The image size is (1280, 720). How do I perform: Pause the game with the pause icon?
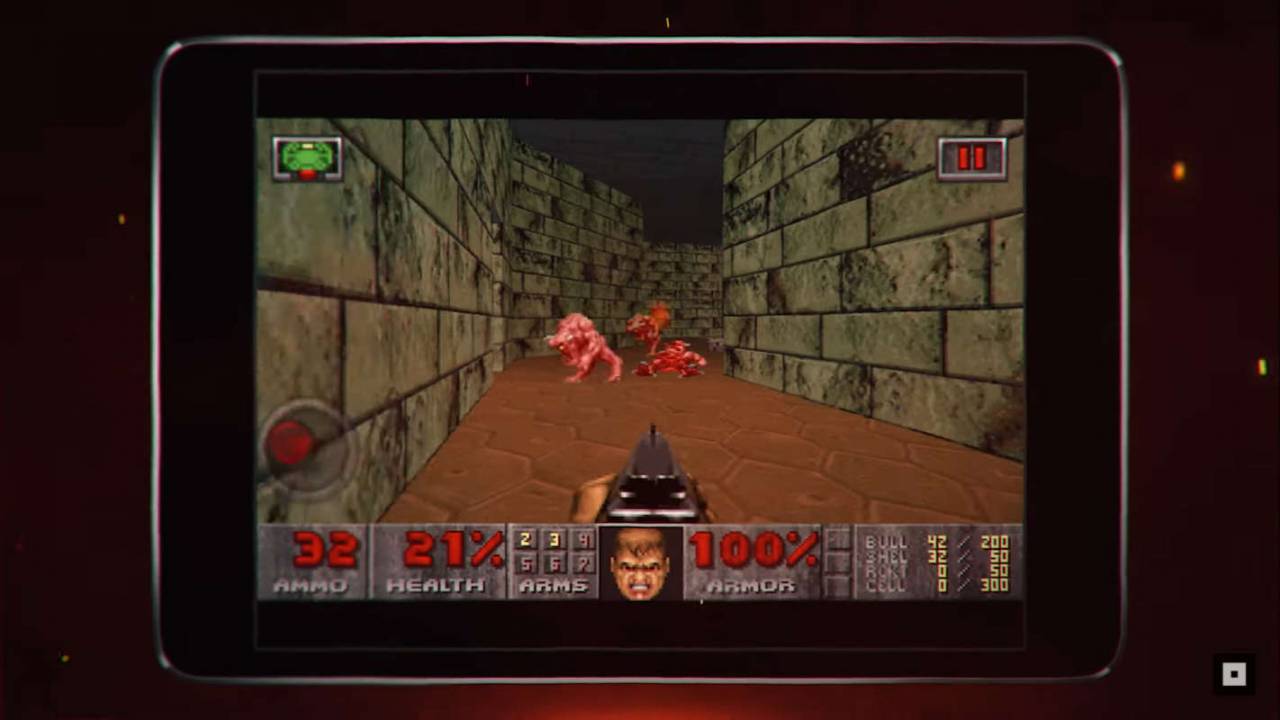pyautogui.click(x=971, y=158)
